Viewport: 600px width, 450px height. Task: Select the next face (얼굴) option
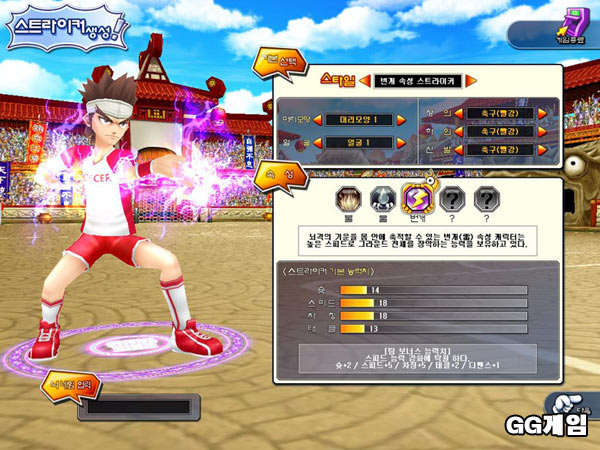(x=401, y=142)
